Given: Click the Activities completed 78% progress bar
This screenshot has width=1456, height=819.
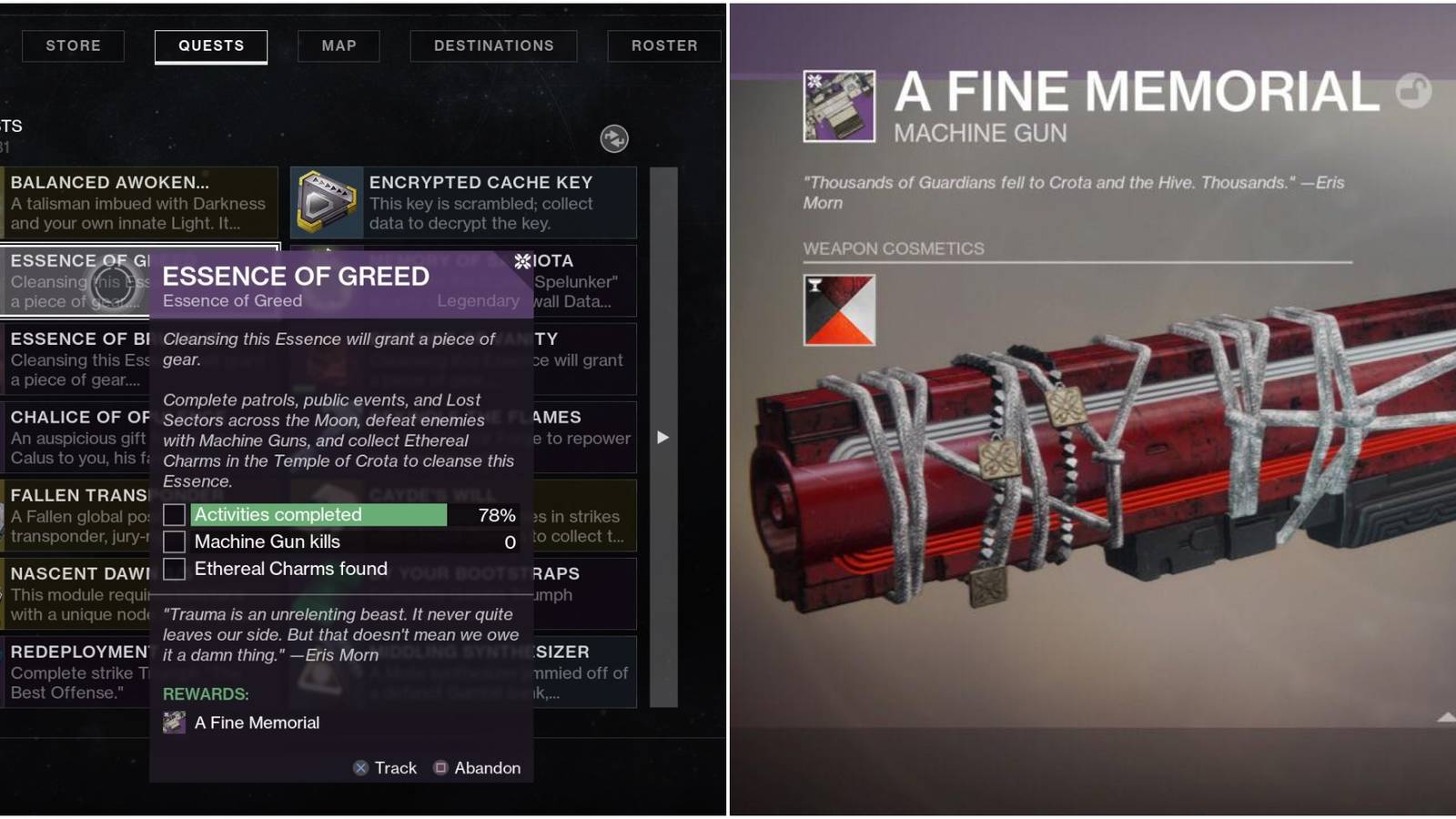Looking at the screenshot, I should (318, 514).
